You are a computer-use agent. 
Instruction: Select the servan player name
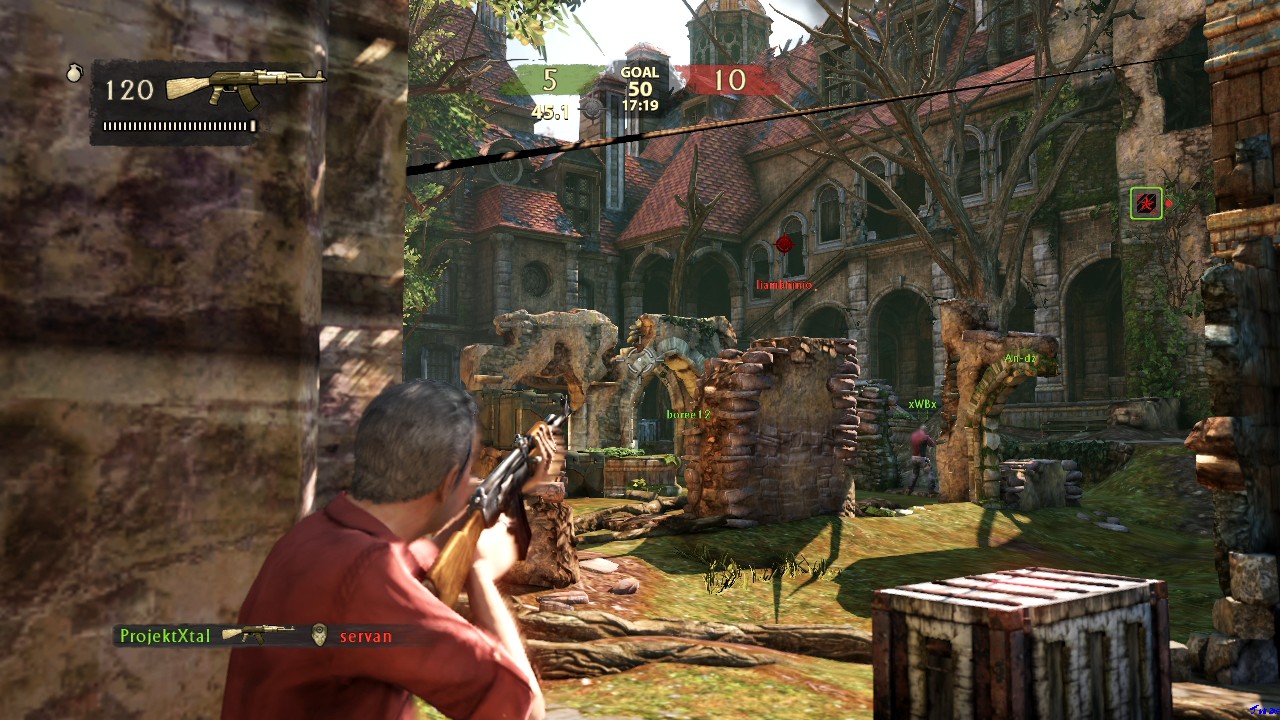[365, 634]
